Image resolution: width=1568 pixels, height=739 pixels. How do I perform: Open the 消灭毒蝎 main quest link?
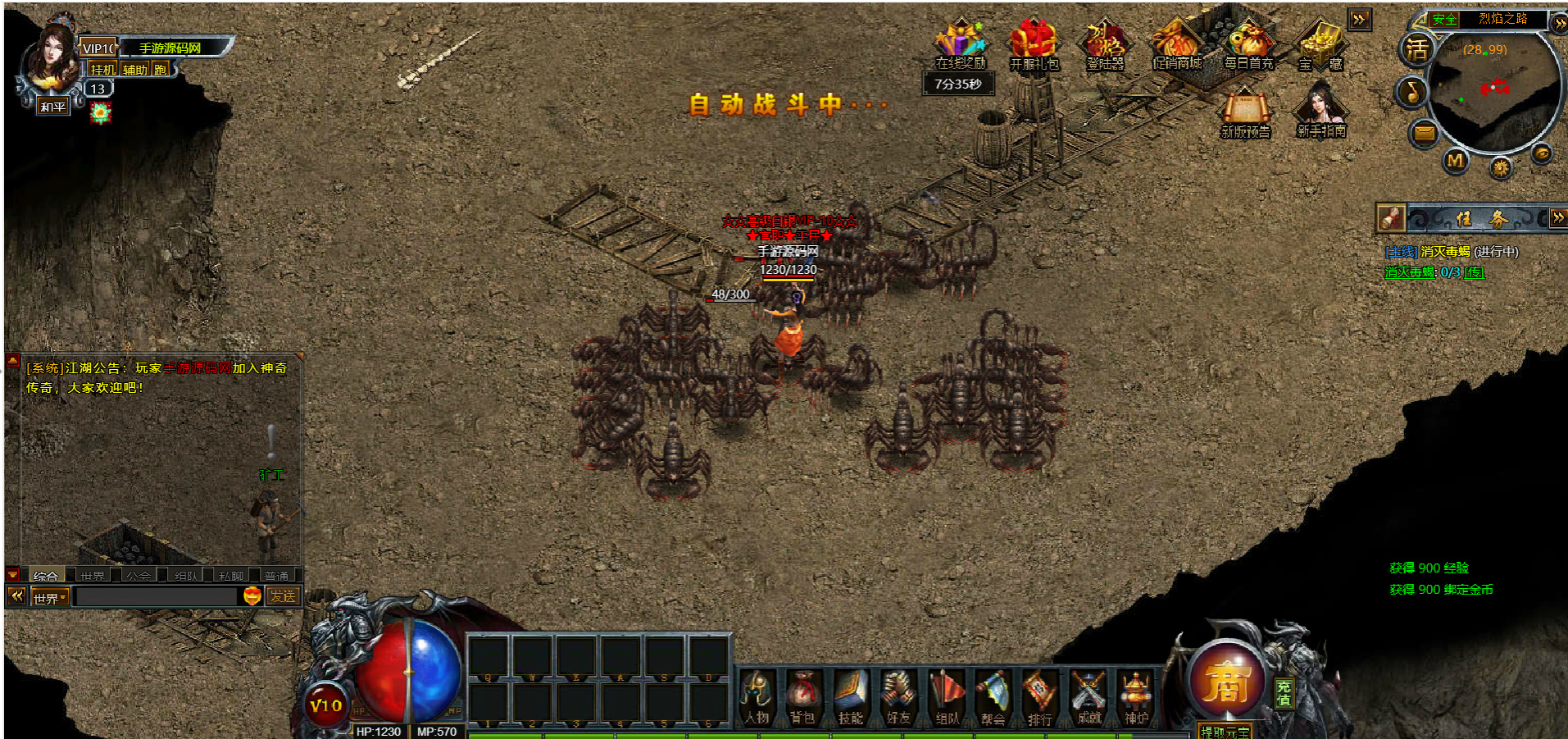tap(1445, 252)
